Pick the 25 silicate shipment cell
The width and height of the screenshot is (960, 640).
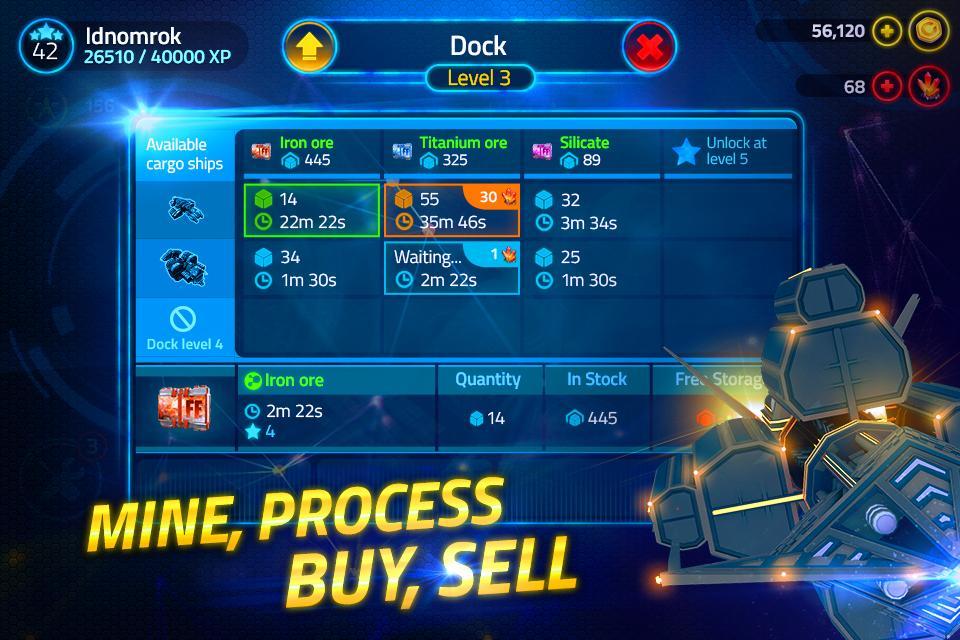coord(592,269)
